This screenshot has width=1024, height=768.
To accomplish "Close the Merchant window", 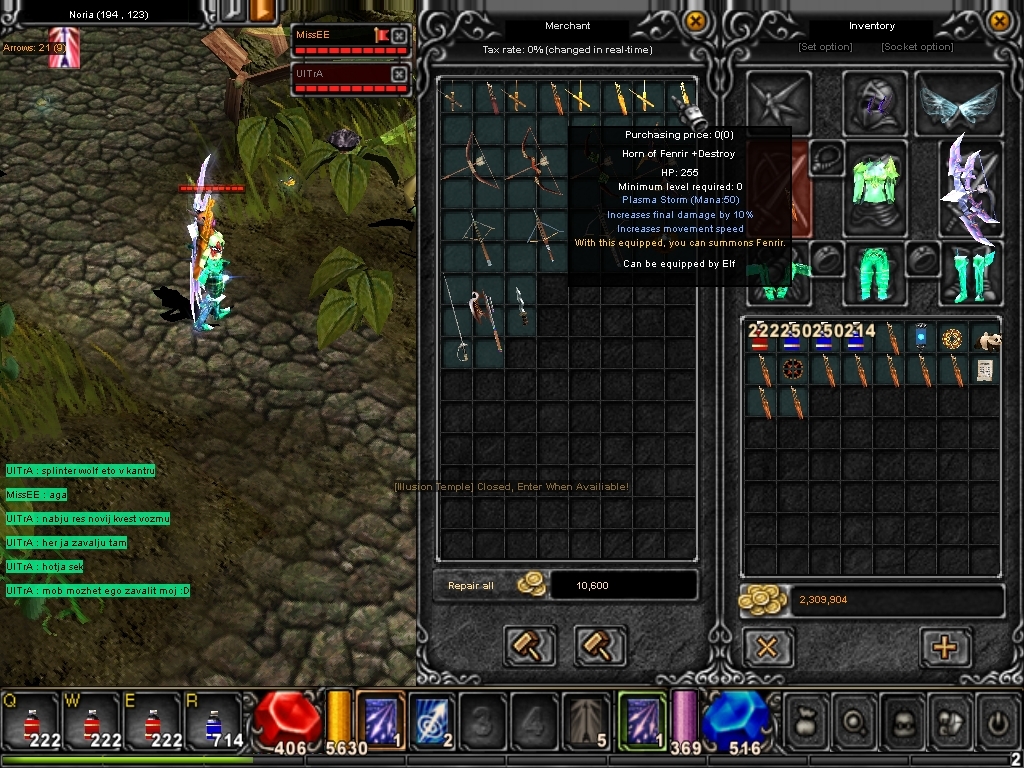I will (696, 20).
